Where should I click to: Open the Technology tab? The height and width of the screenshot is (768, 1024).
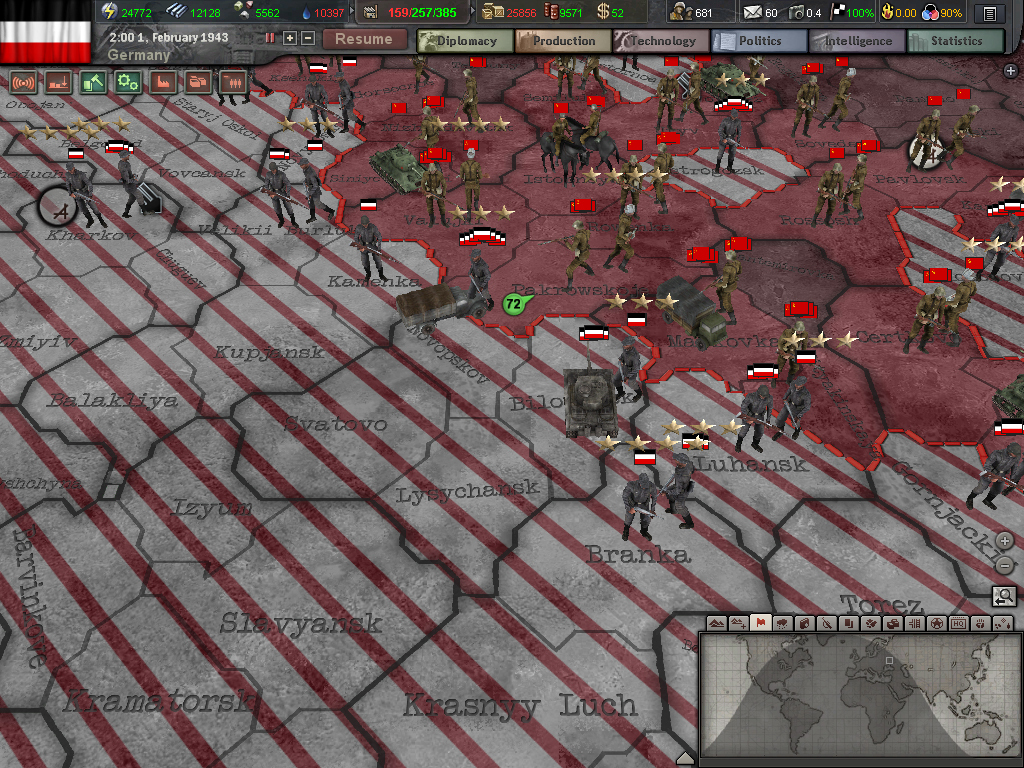(x=661, y=41)
